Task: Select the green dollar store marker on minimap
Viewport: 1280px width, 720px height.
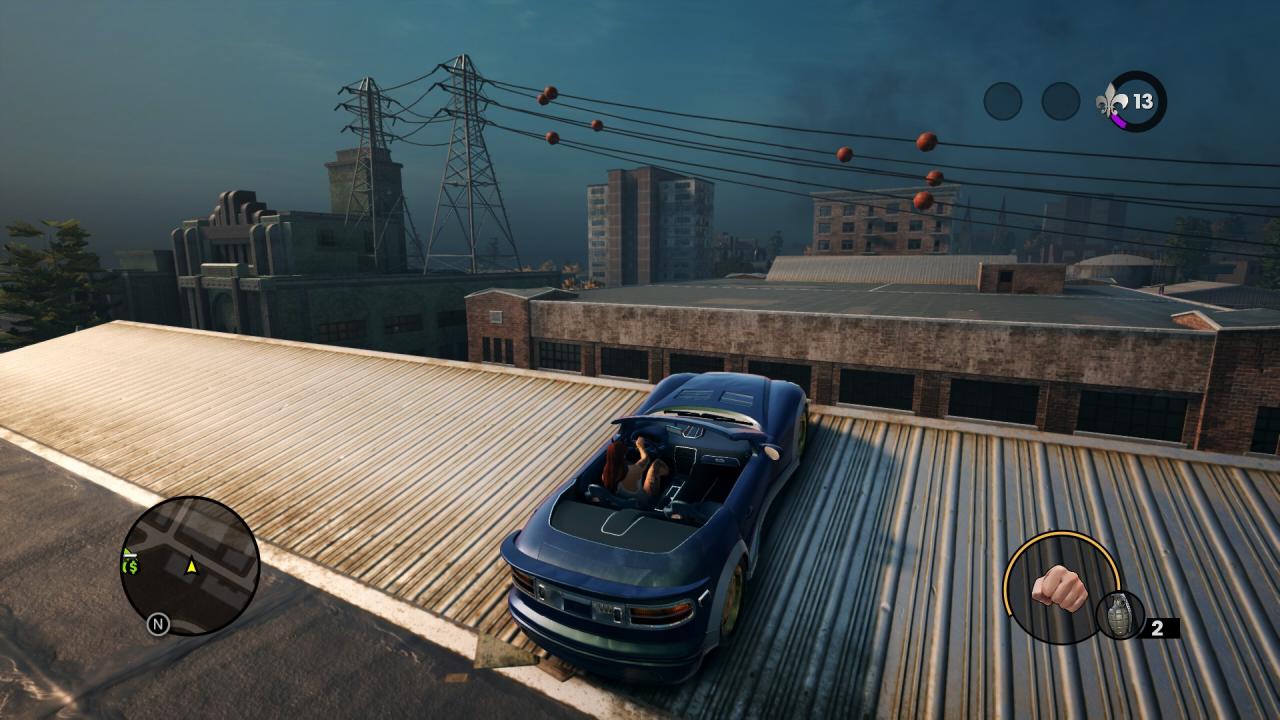Action: coord(130,566)
